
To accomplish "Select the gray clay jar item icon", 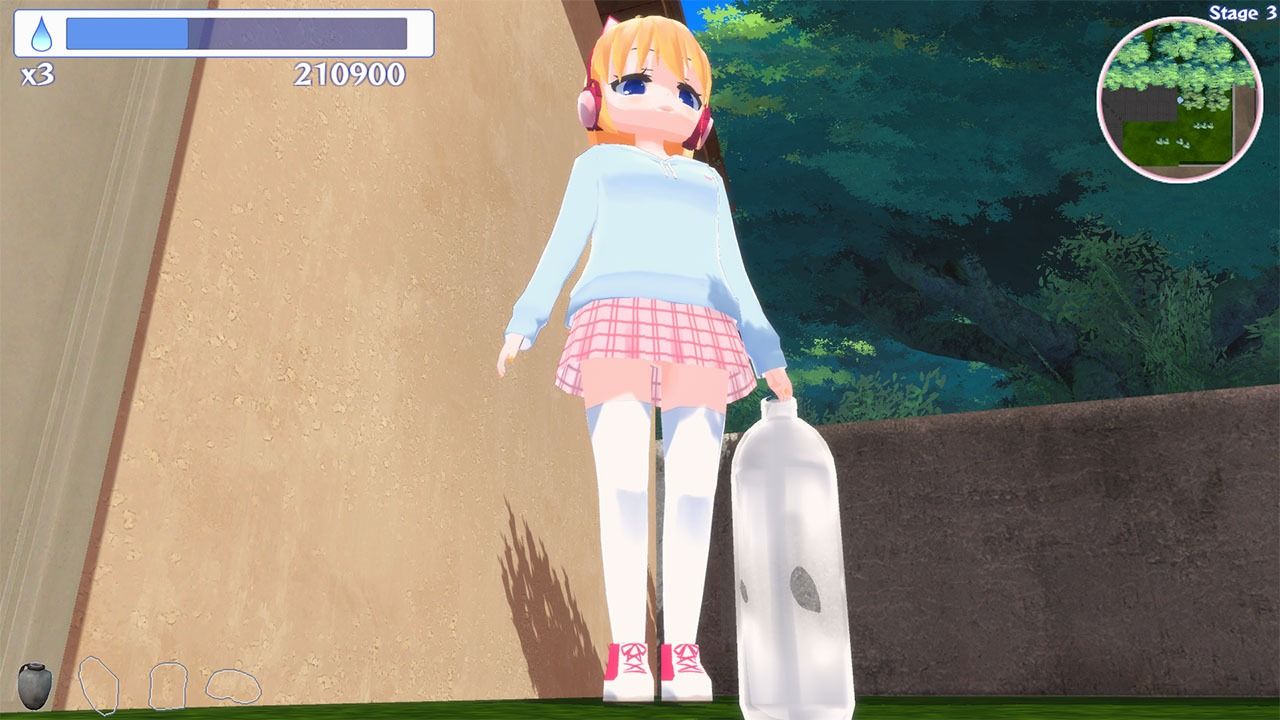I will pyautogui.click(x=34, y=685).
